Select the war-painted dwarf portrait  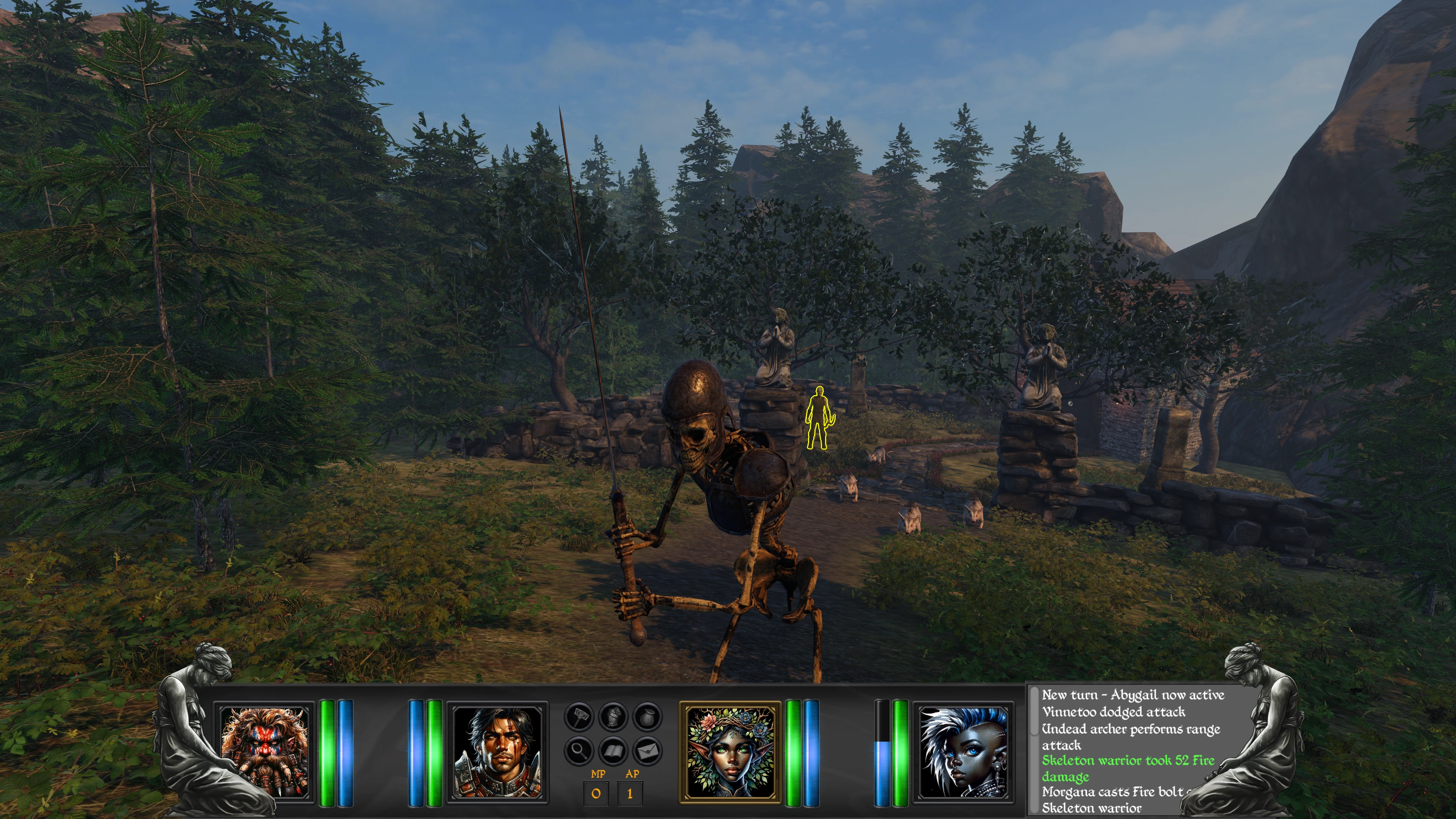265,752
